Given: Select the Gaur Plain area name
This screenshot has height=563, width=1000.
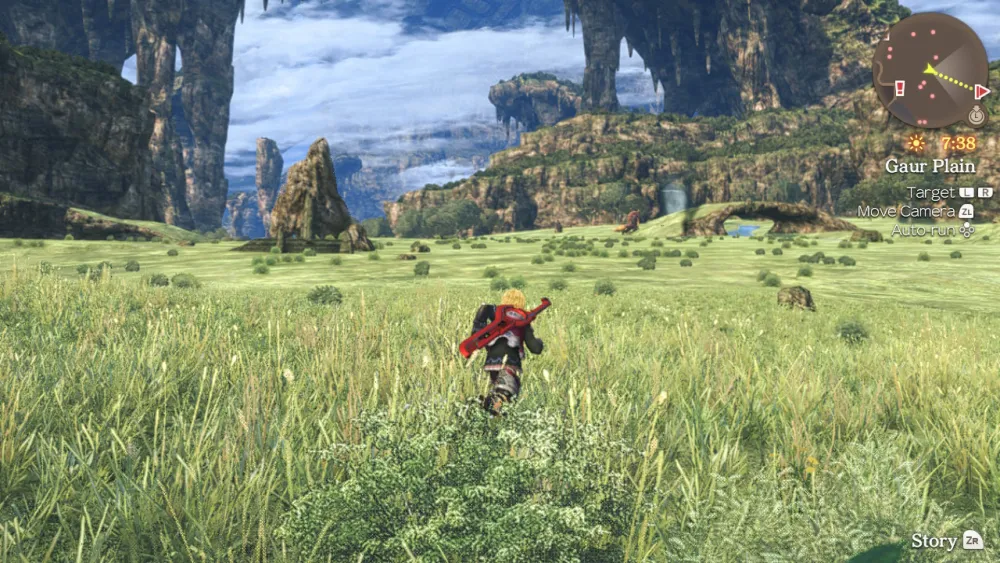Looking at the screenshot, I should (x=930, y=166).
